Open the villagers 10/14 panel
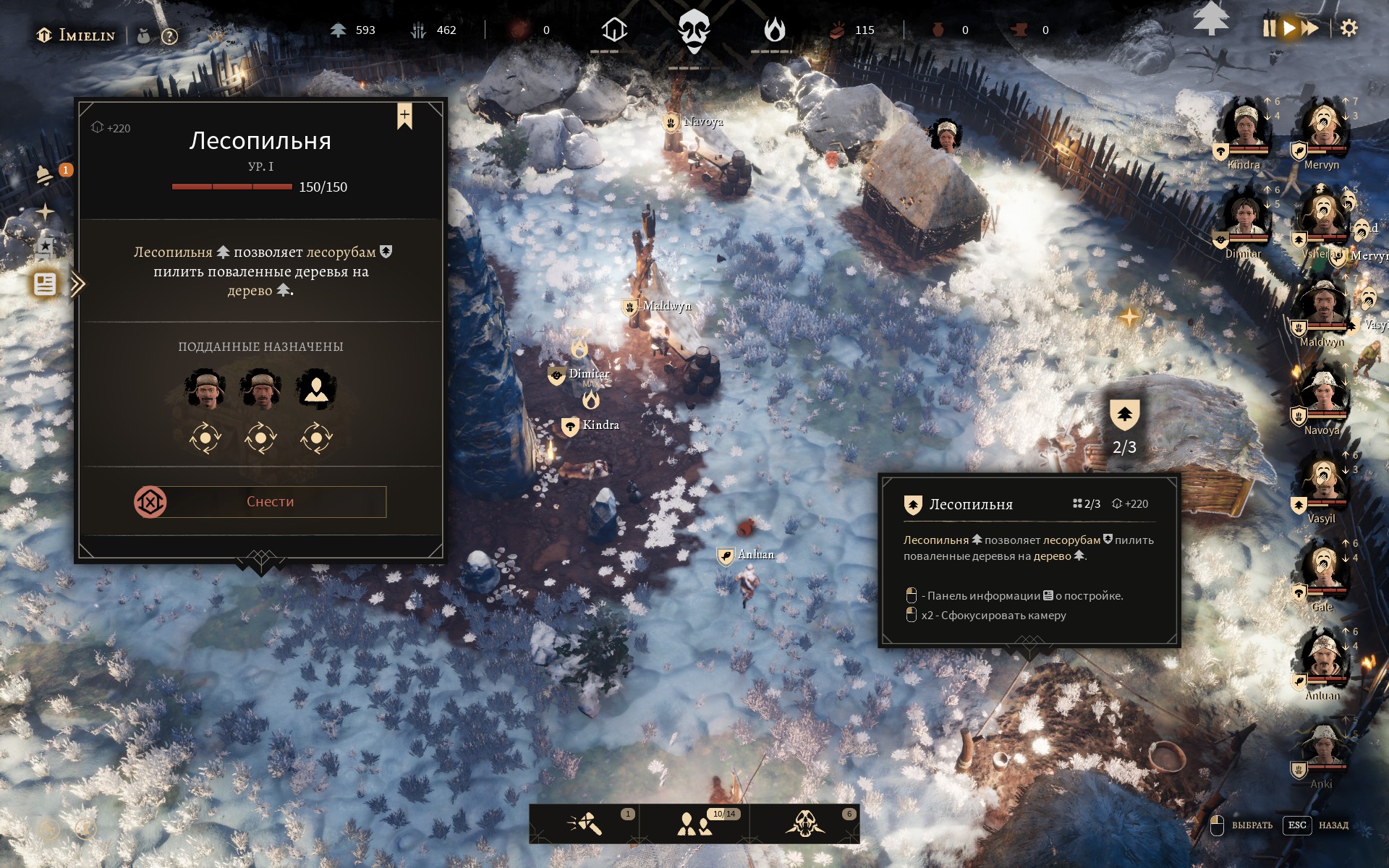The height and width of the screenshot is (868, 1389). tap(694, 824)
